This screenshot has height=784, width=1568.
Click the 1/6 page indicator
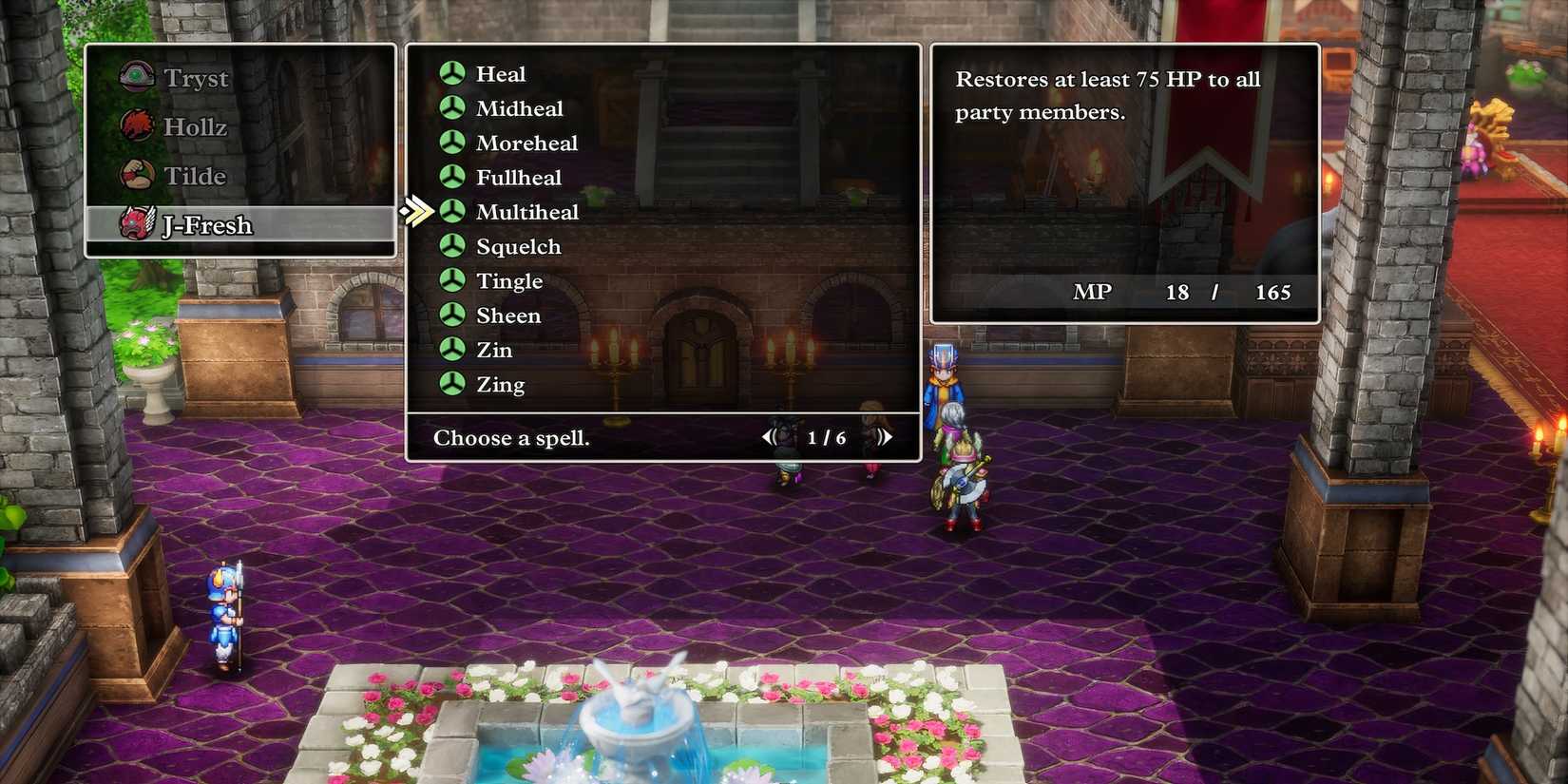point(826,436)
